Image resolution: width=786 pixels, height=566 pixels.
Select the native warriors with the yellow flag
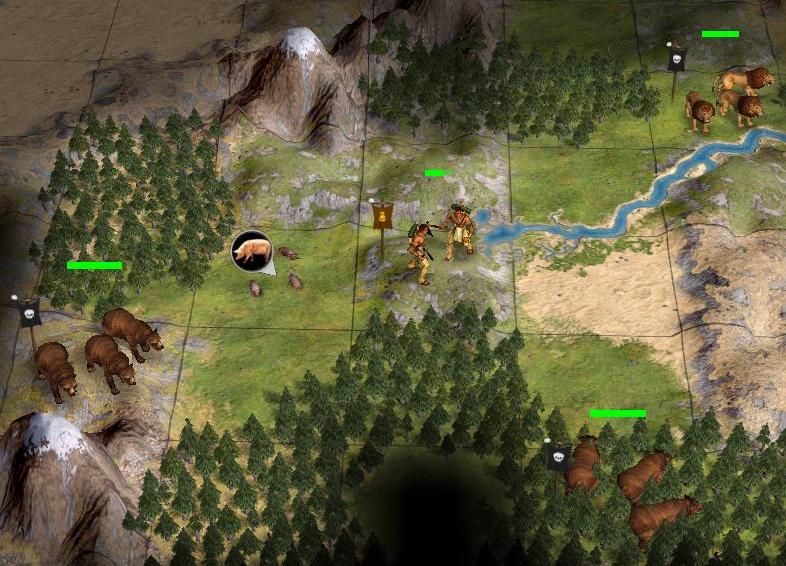(441, 240)
